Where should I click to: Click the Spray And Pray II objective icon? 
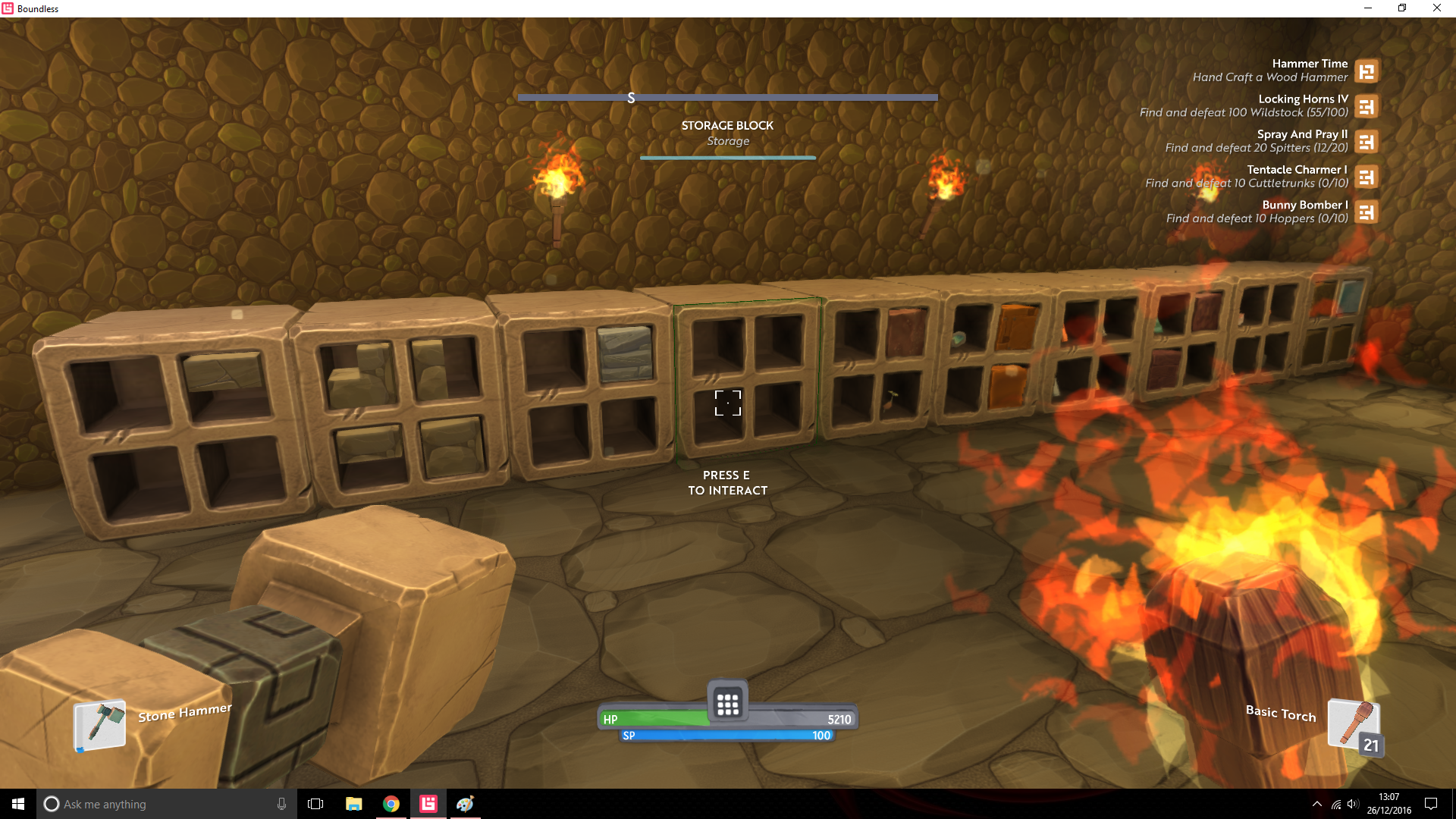point(1367,142)
